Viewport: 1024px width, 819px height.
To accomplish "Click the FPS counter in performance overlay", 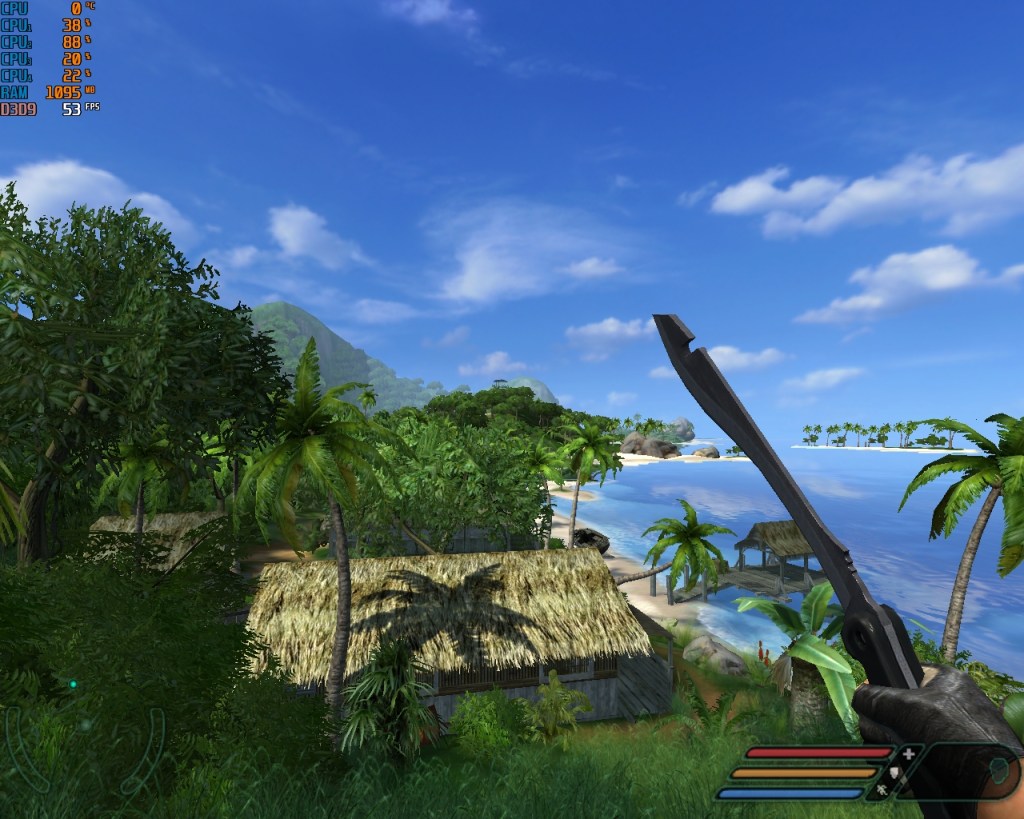I will coord(72,109).
